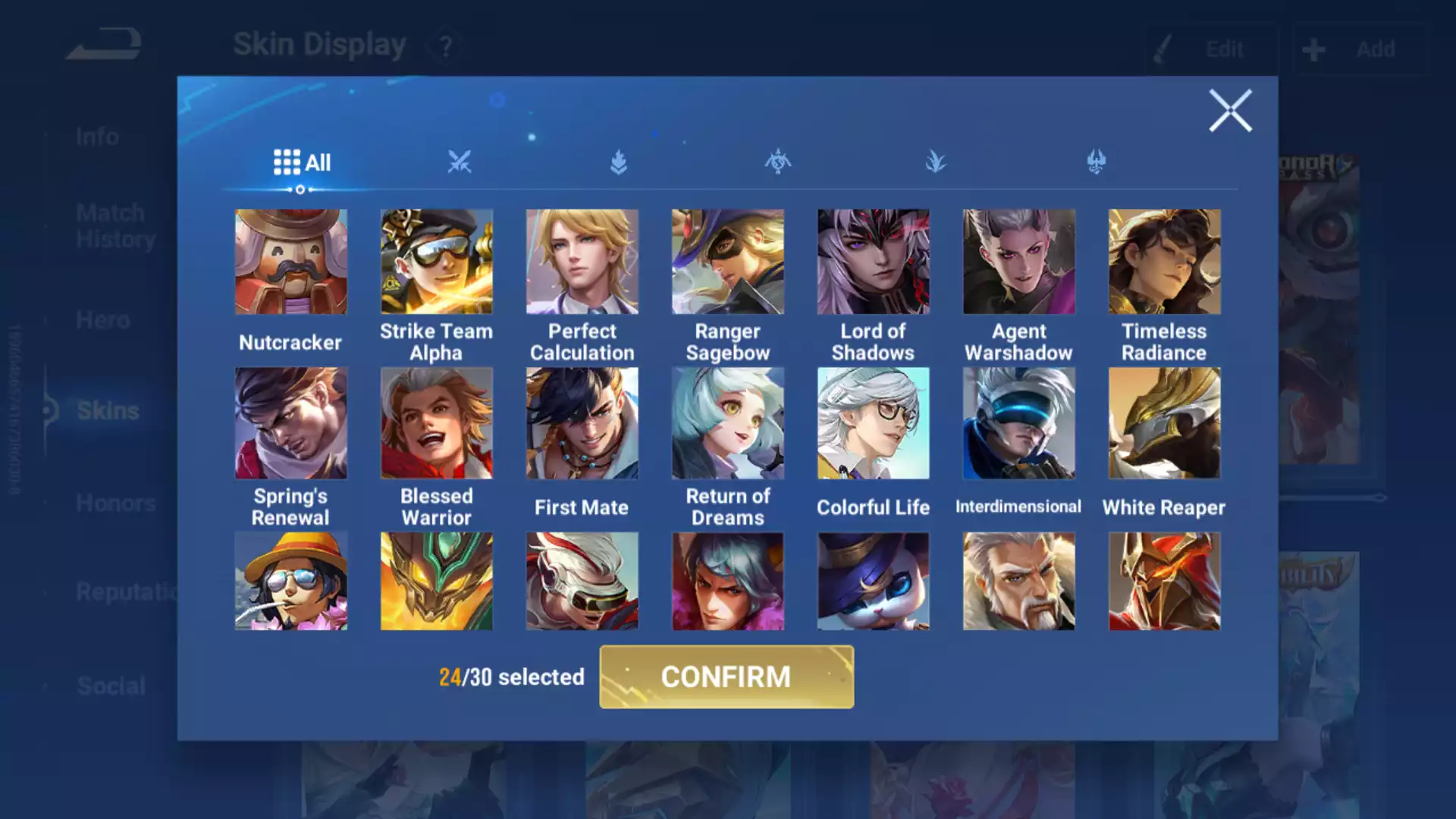The height and width of the screenshot is (819, 1456).
Task: Switch to the All filter tab
Action: [x=302, y=162]
